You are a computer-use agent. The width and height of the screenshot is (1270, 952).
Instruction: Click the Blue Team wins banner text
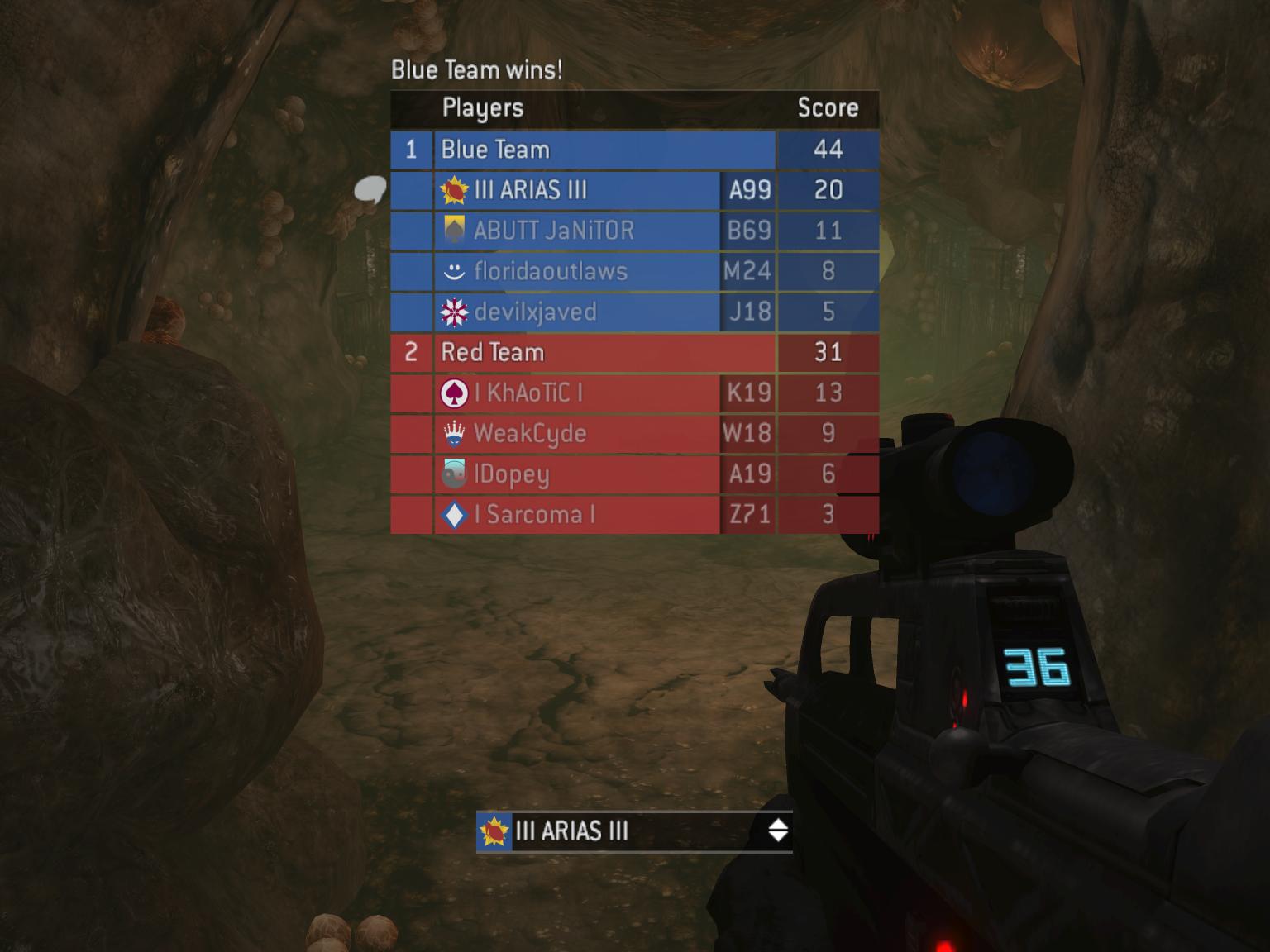(x=477, y=70)
